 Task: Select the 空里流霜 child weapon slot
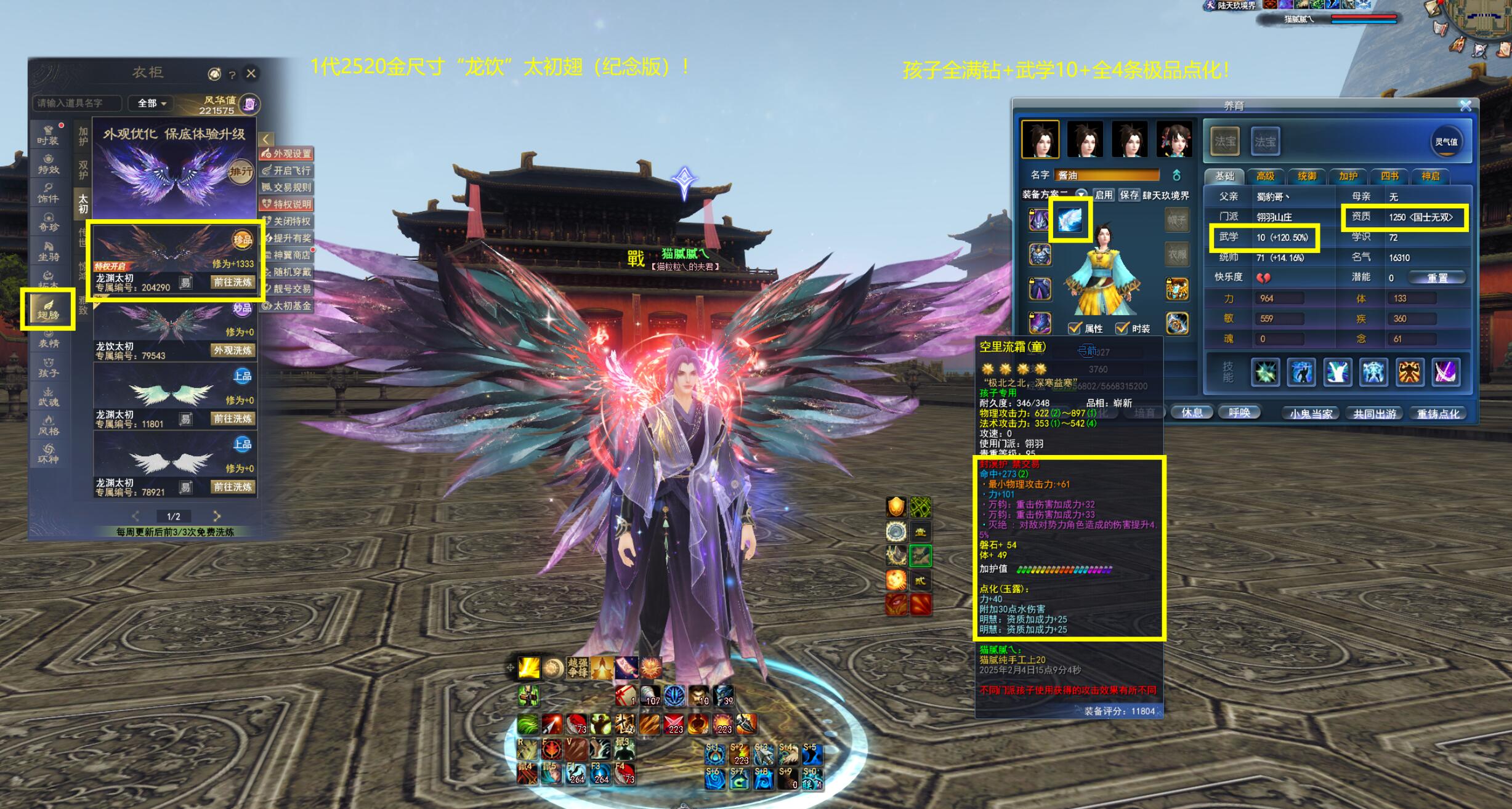pyautogui.click(x=1070, y=220)
